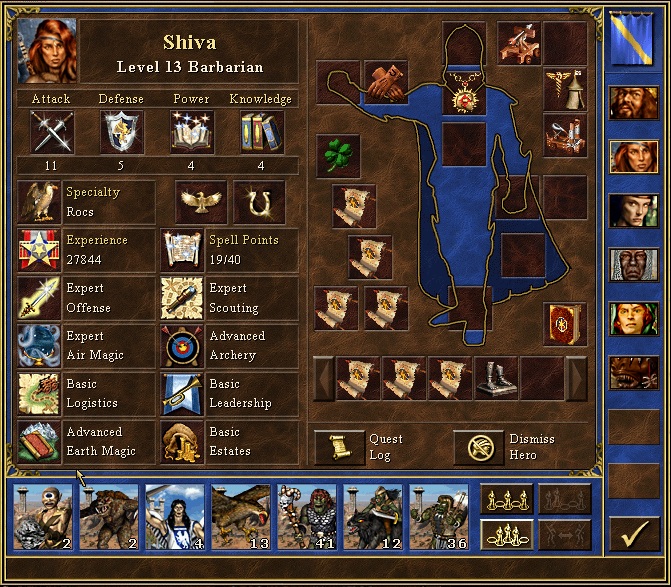Open the red spell book
Screen dimensions: 671x587
(x=565, y=324)
